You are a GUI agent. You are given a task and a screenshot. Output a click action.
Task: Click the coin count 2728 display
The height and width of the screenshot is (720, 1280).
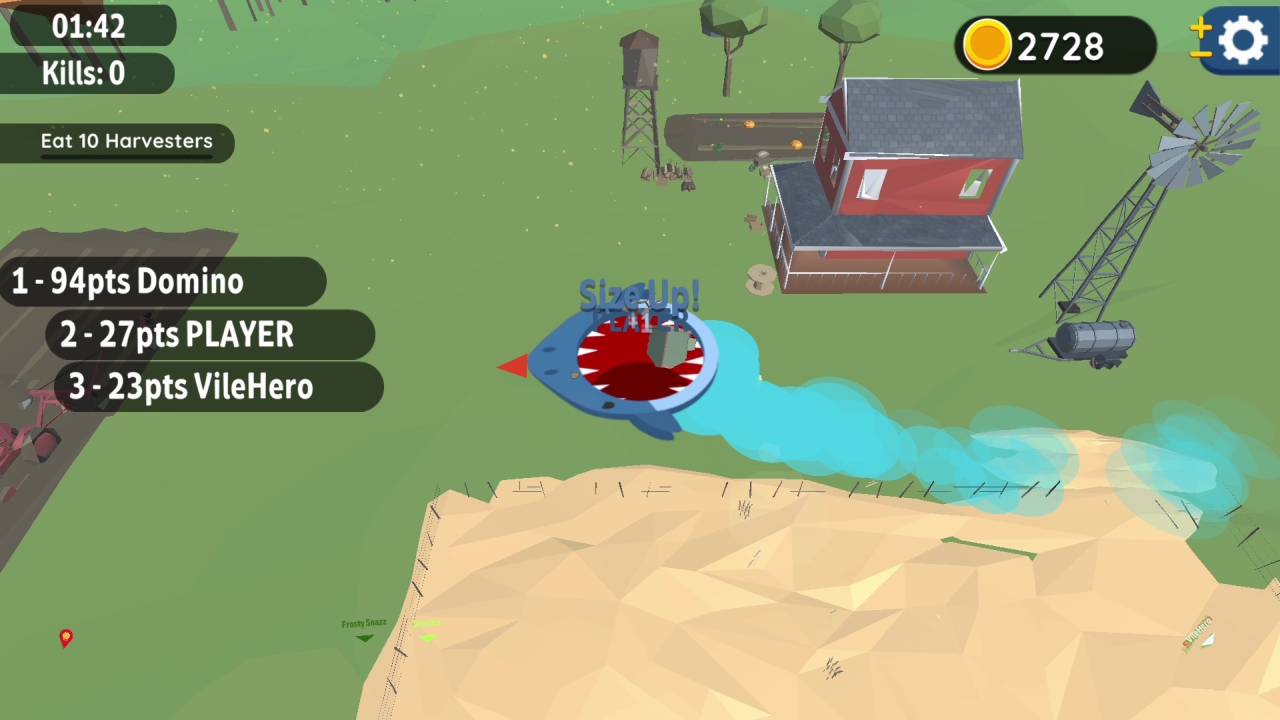pyautogui.click(x=1058, y=45)
